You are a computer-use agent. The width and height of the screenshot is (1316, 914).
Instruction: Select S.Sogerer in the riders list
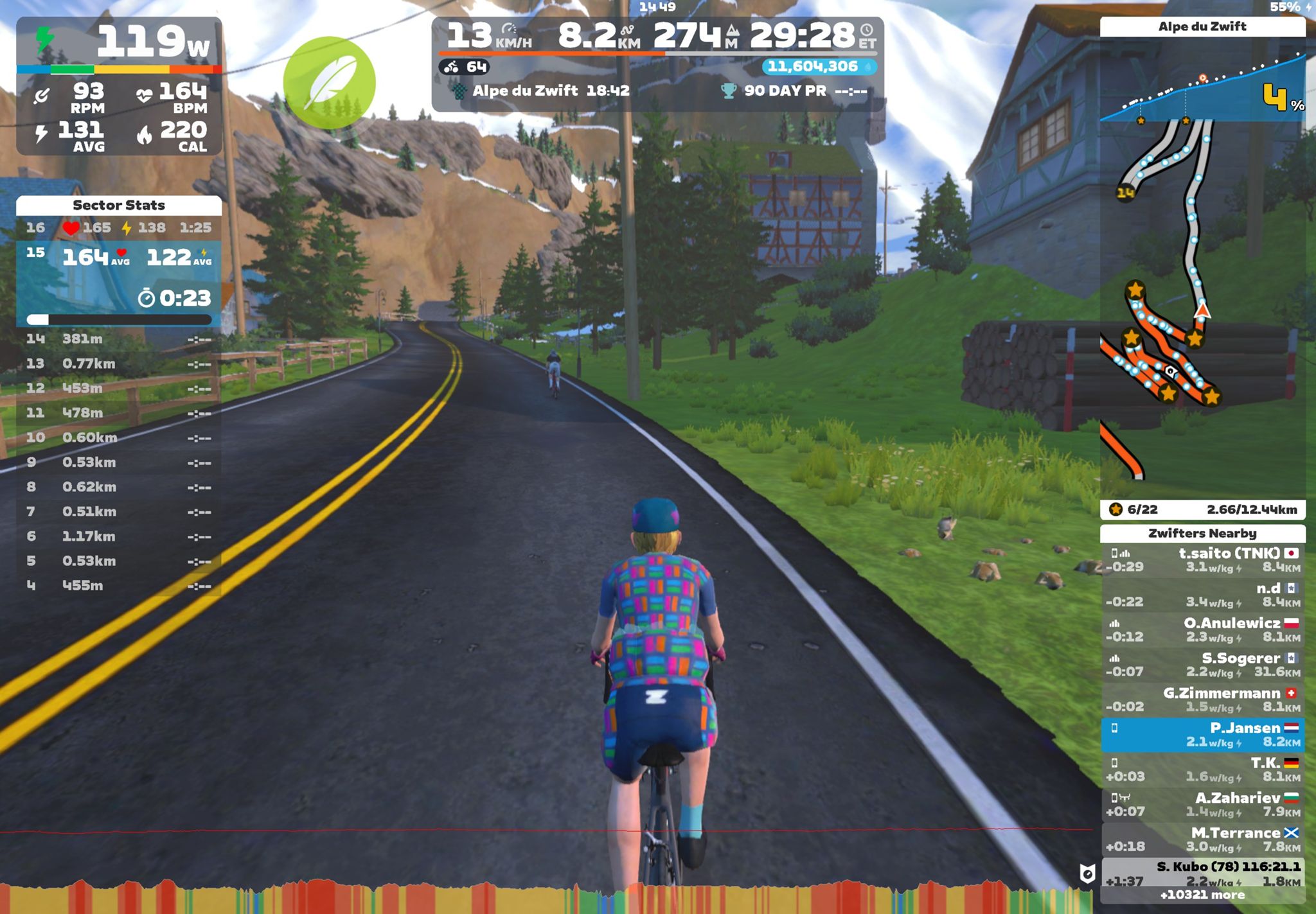click(x=1203, y=665)
